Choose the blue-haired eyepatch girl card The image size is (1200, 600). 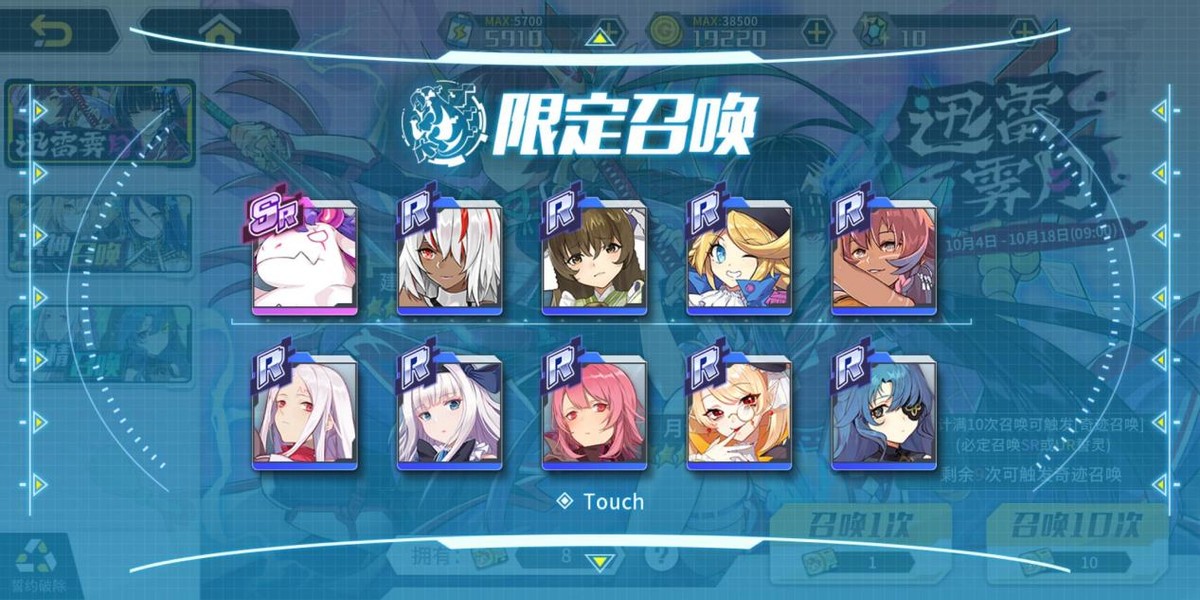coord(884,412)
